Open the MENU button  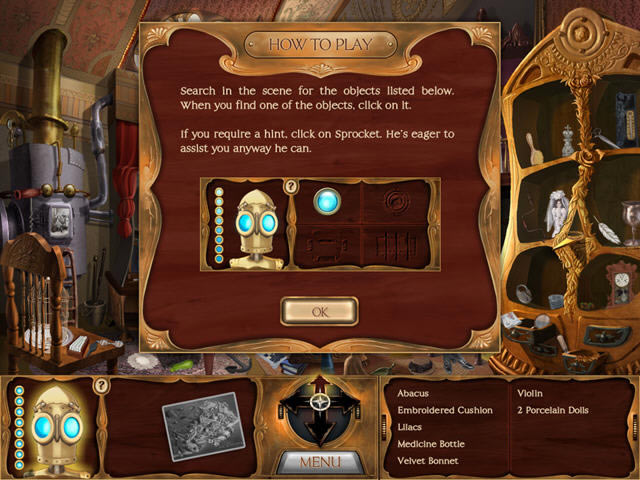pos(319,462)
